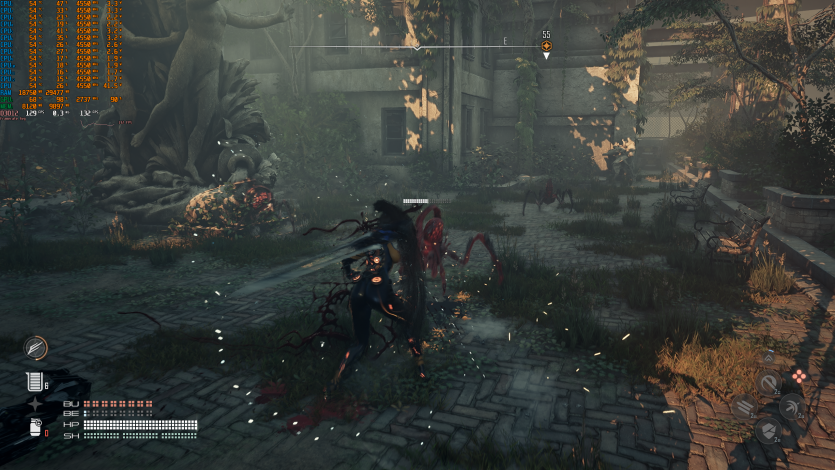Select the orange objective marker on the compass
The width and height of the screenshot is (835, 470).
(x=546, y=46)
